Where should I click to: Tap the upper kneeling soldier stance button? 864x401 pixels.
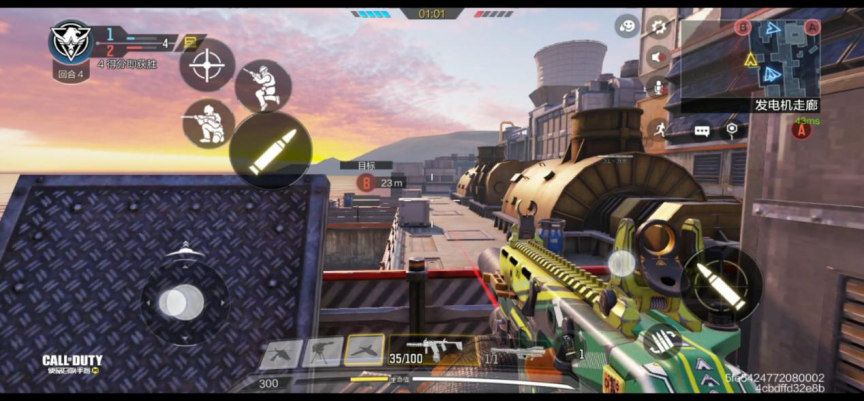pyautogui.click(x=262, y=87)
